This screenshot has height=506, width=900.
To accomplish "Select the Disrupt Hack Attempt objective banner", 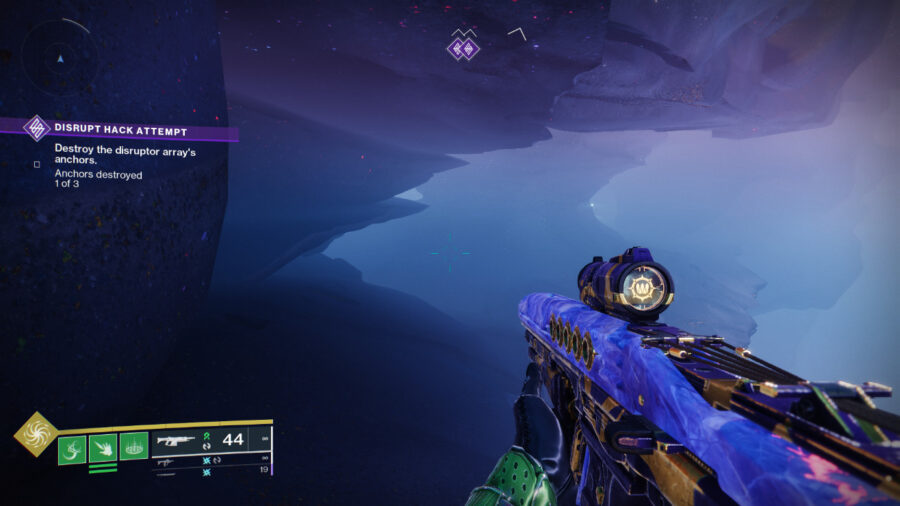I will [120, 130].
